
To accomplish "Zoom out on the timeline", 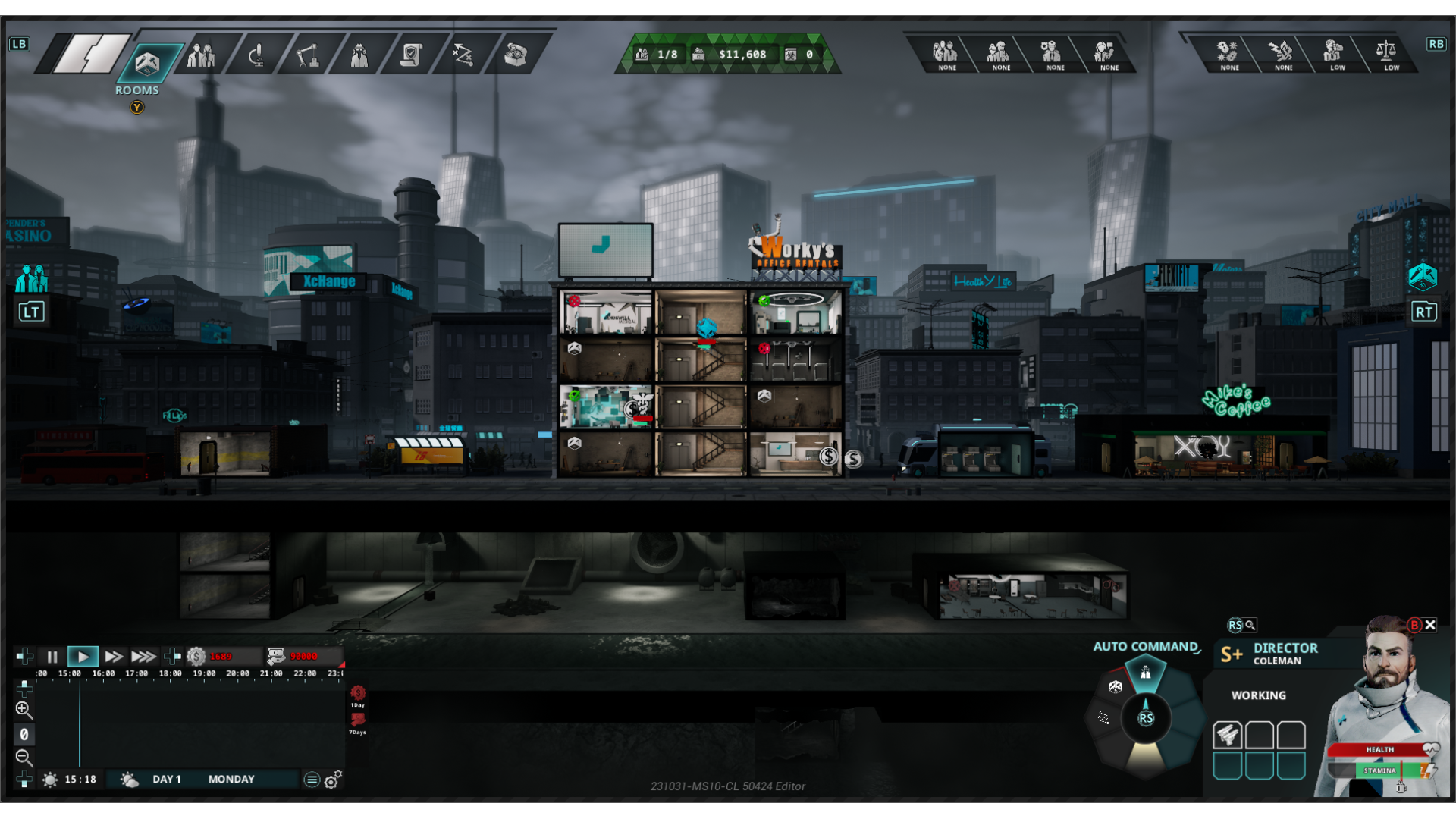I will pos(24,757).
